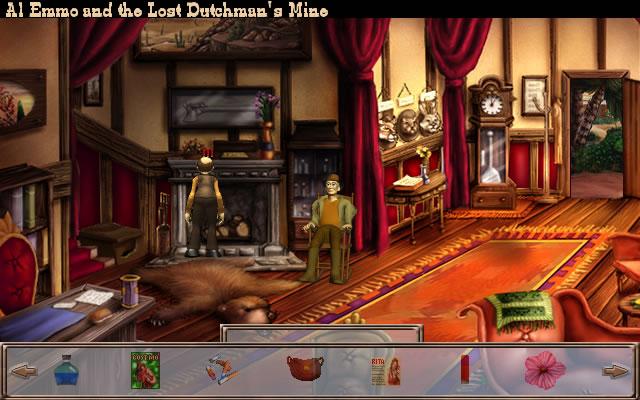Pick the green book from inventory
Image resolution: width=640 pixels, height=400 pixels.
click(146, 370)
